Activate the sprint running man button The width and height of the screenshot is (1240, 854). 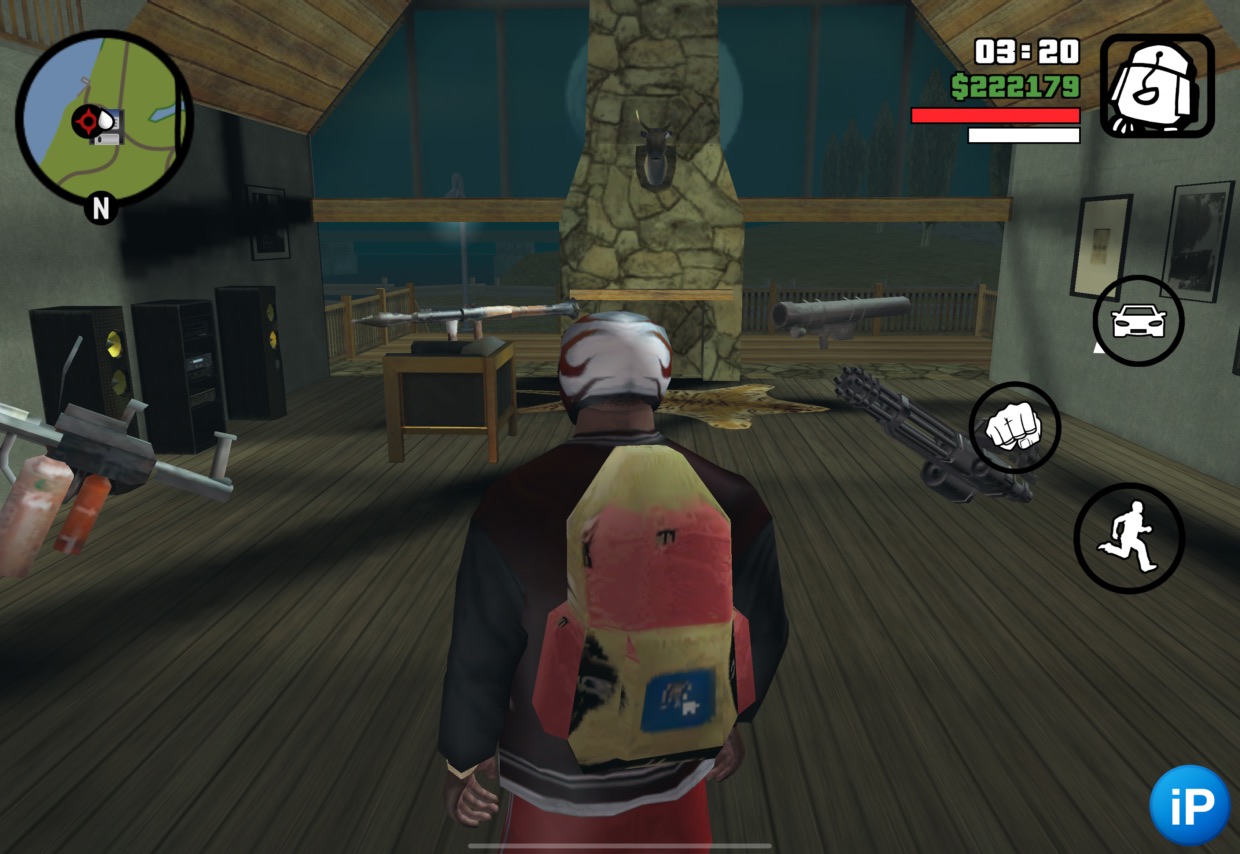pos(1128,538)
